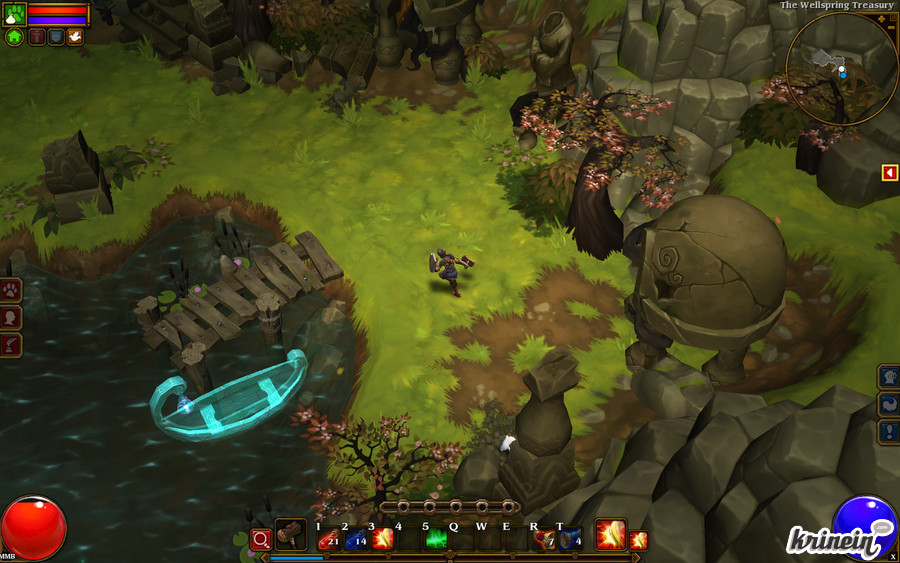Use the scroll item in slot T
Image resolution: width=900 pixels, height=563 pixels.
tap(570, 539)
